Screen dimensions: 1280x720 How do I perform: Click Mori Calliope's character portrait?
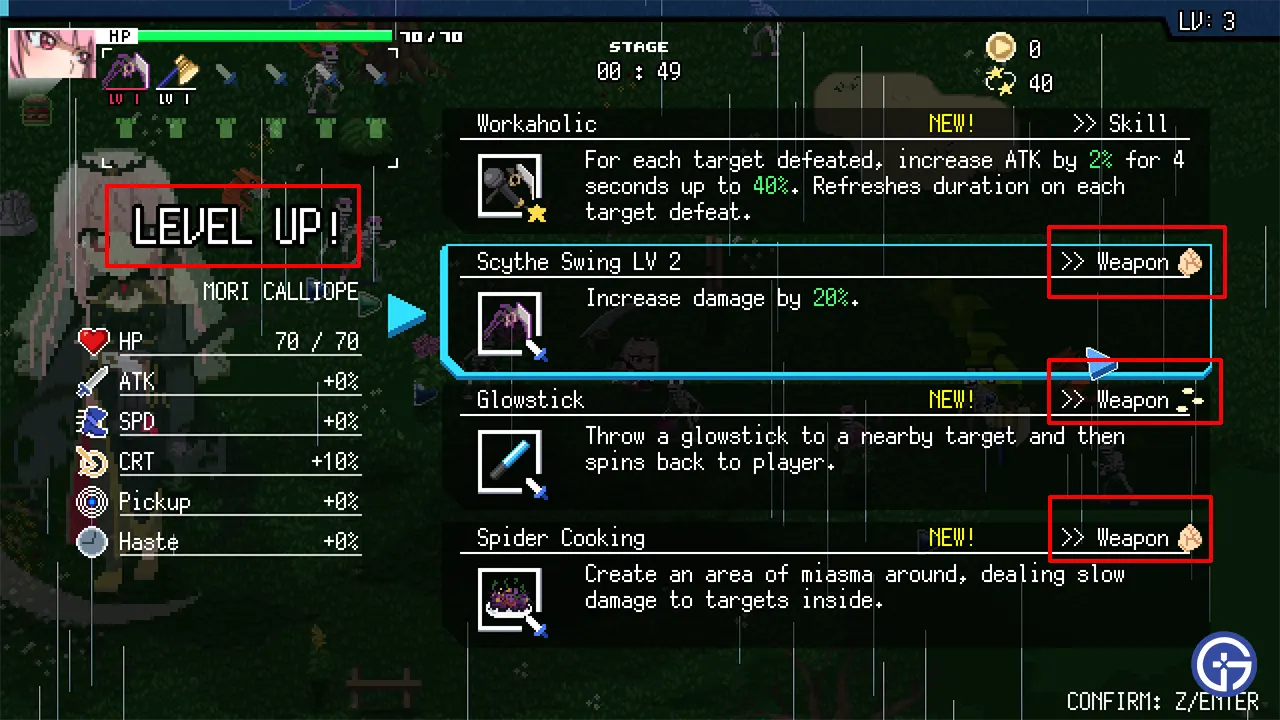[52, 54]
